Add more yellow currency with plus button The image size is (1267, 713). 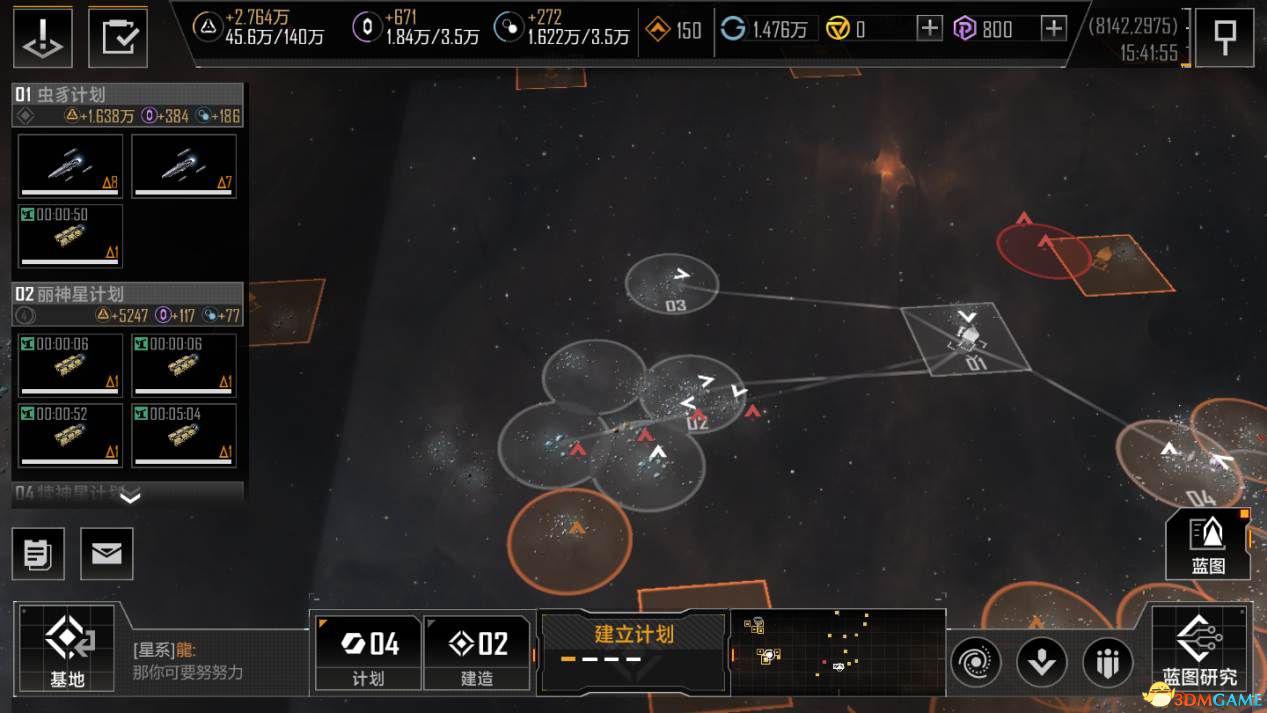(929, 28)
